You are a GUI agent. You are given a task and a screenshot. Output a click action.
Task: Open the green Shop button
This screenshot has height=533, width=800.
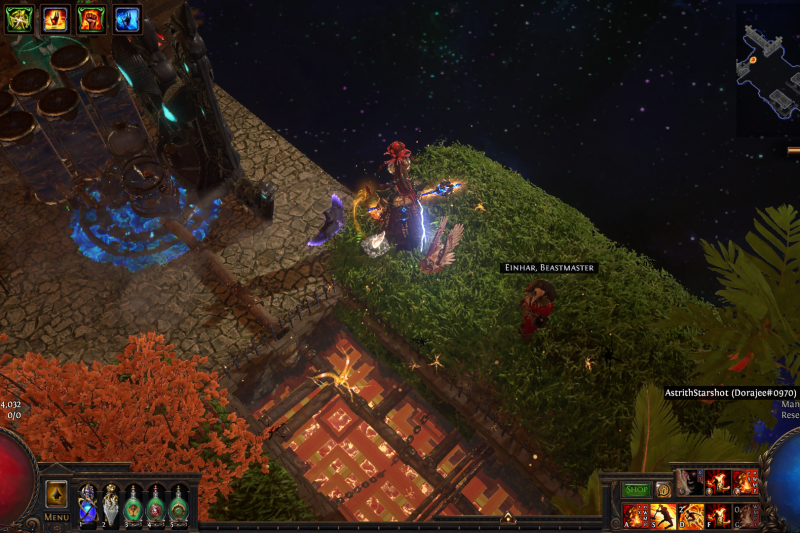point(636,490)
